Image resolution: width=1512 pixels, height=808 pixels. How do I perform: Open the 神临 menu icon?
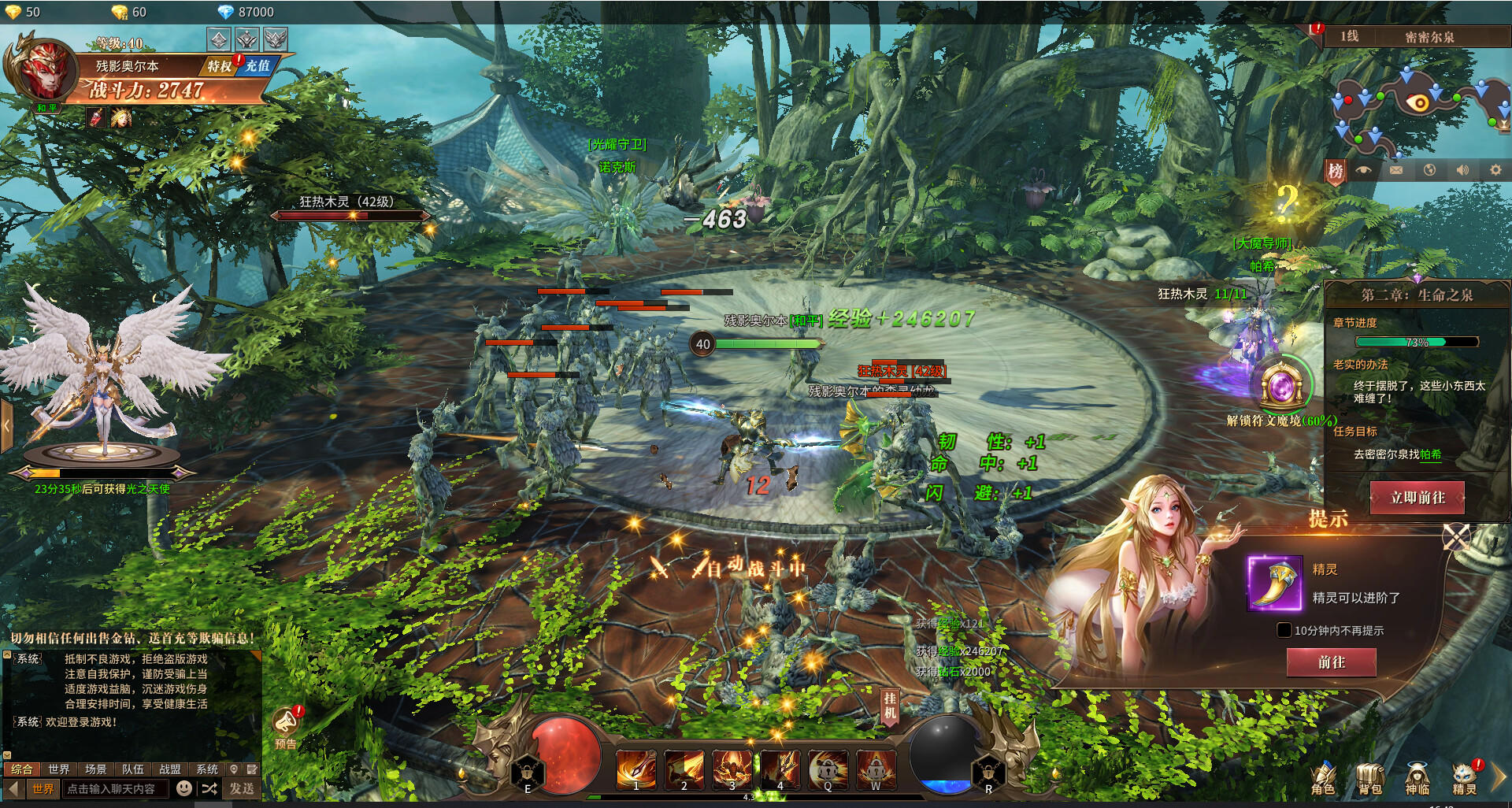pyautogui.click(x=1417, y=778)
